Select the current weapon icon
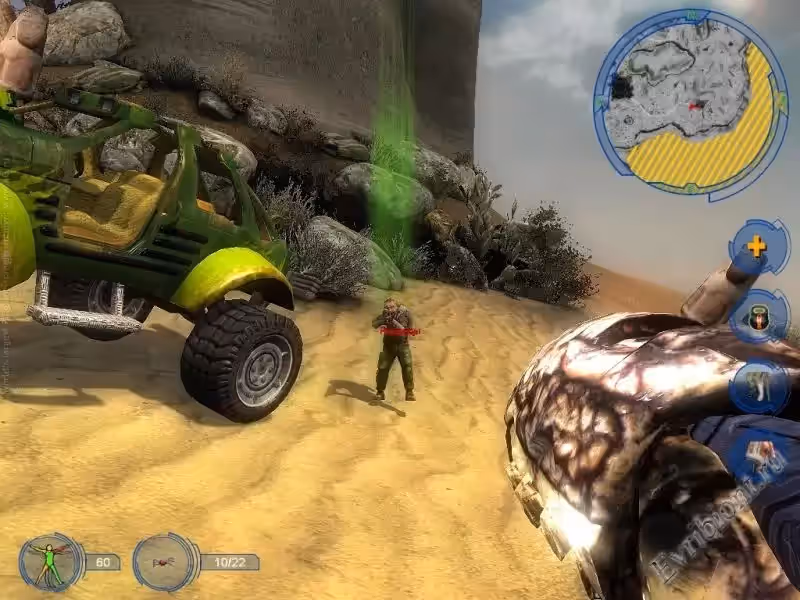The width and height of the screenshot is (800, 600). pyautogui.click(x=163, y=561)
